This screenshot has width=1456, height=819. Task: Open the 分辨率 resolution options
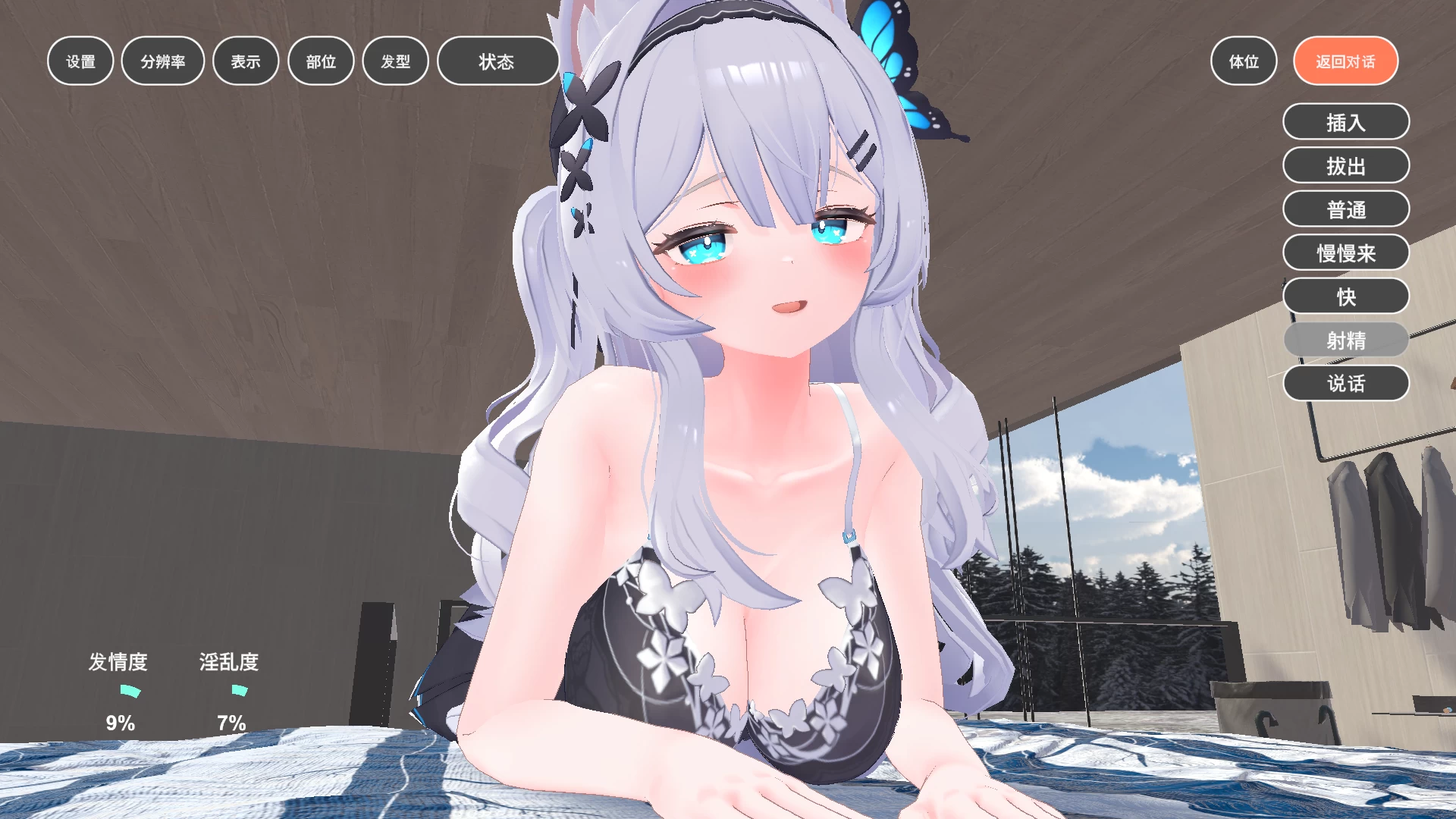(162, 61)
